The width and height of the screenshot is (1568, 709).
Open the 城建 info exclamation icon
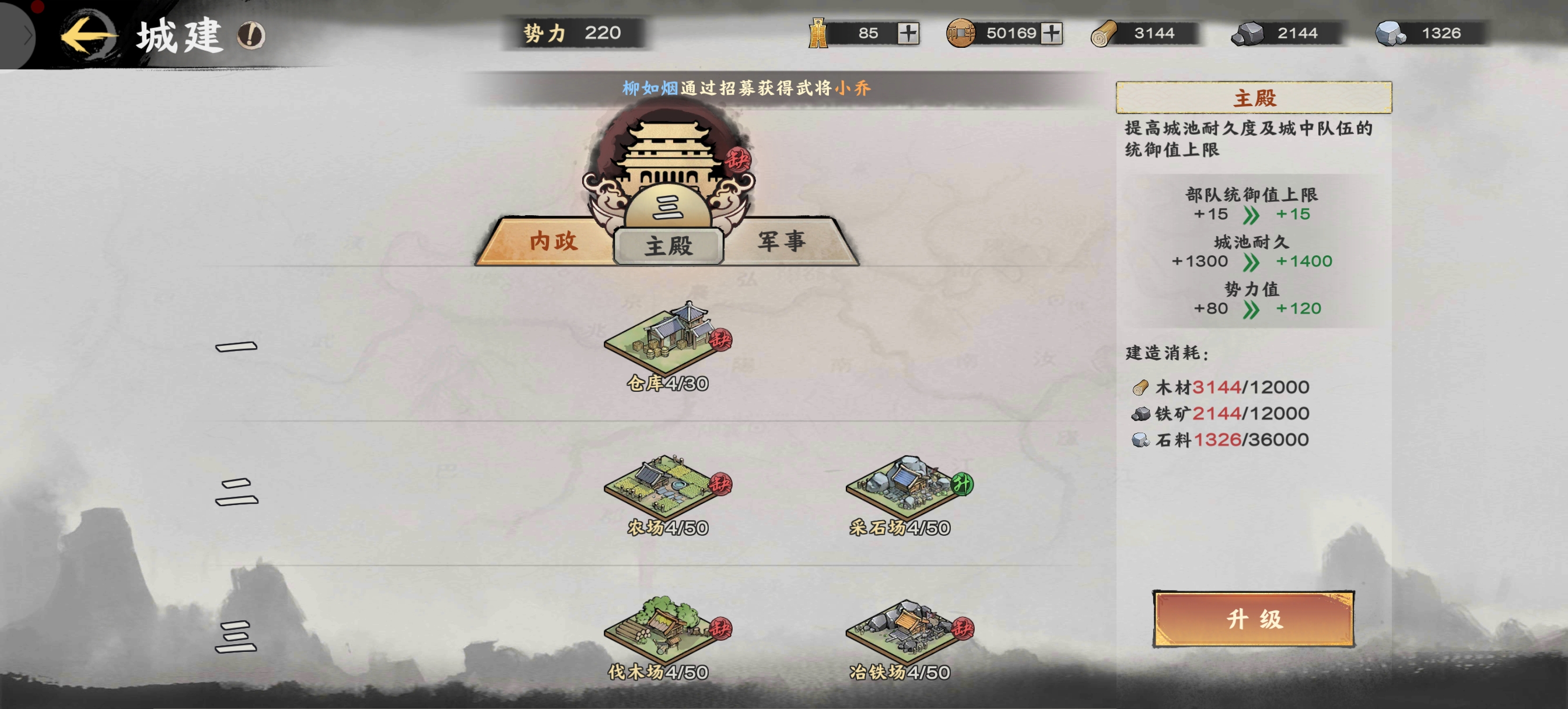coord(251,36)
